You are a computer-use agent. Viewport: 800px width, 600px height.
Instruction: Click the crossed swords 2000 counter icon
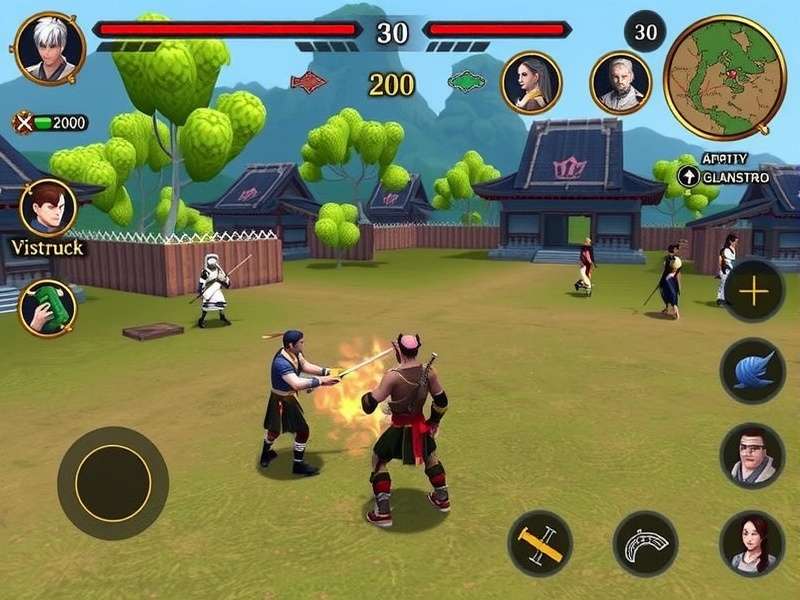[22, 123]
